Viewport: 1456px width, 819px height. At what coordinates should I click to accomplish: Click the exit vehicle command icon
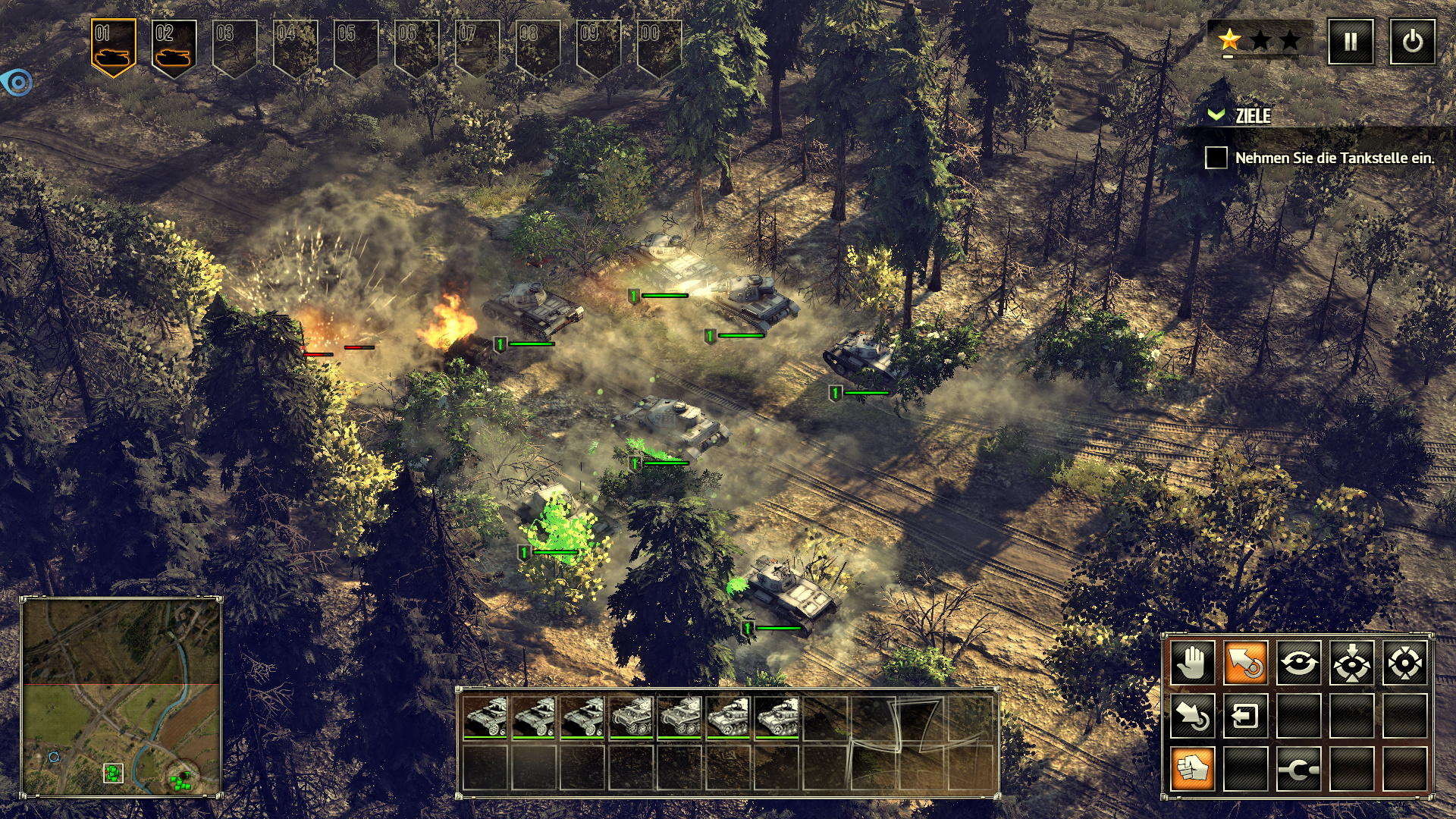pos(1246,716)
